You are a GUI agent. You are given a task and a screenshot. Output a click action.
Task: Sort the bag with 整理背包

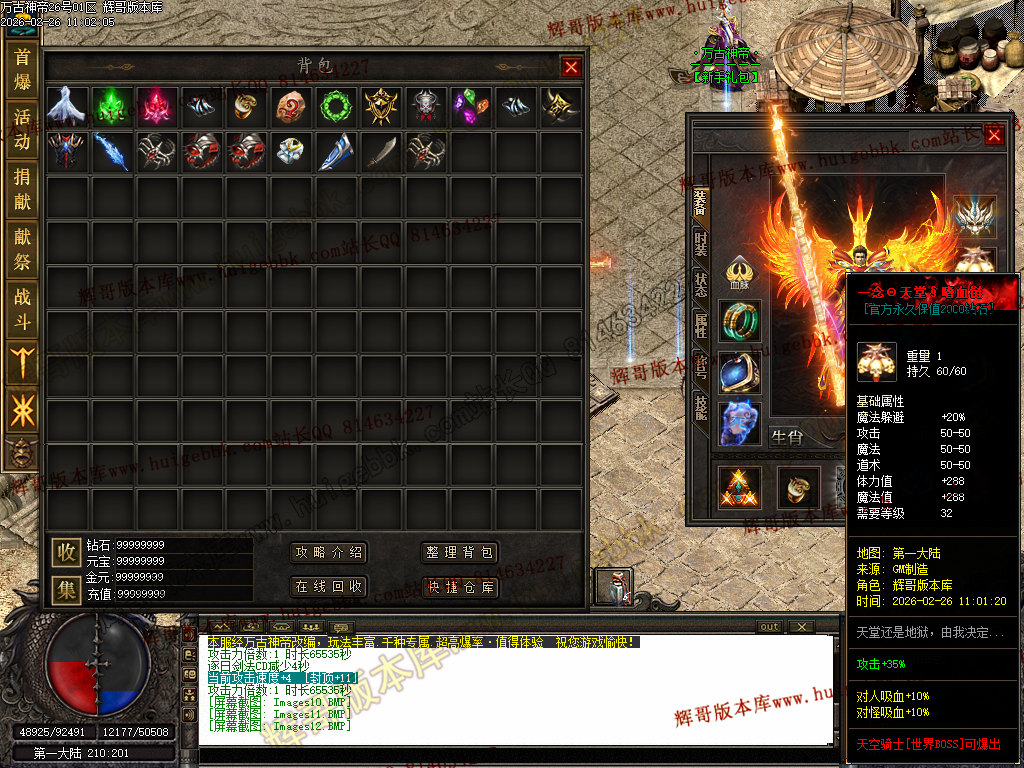459,553
